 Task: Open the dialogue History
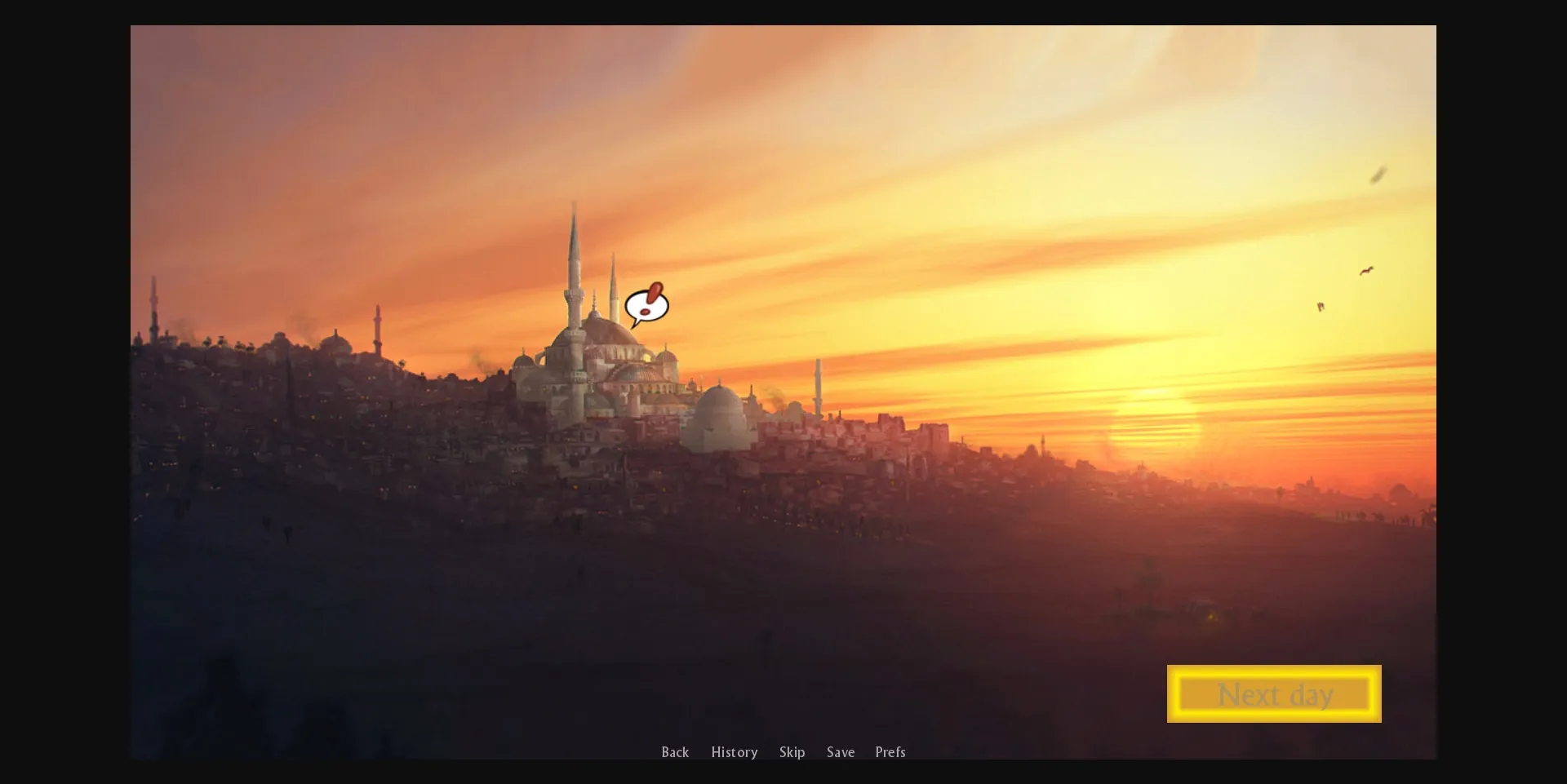point(734,752)
